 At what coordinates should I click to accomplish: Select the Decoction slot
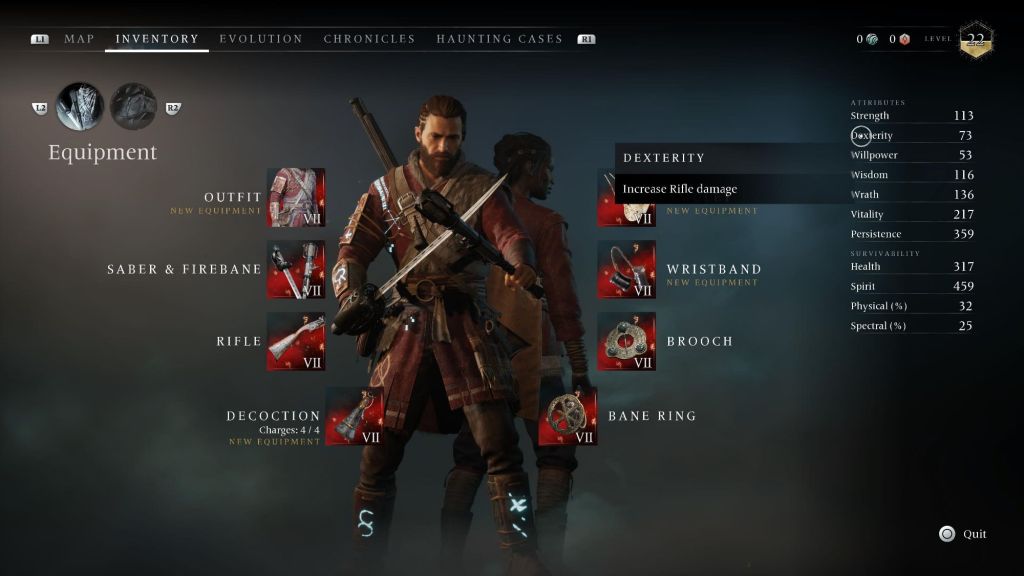[354, 416]
